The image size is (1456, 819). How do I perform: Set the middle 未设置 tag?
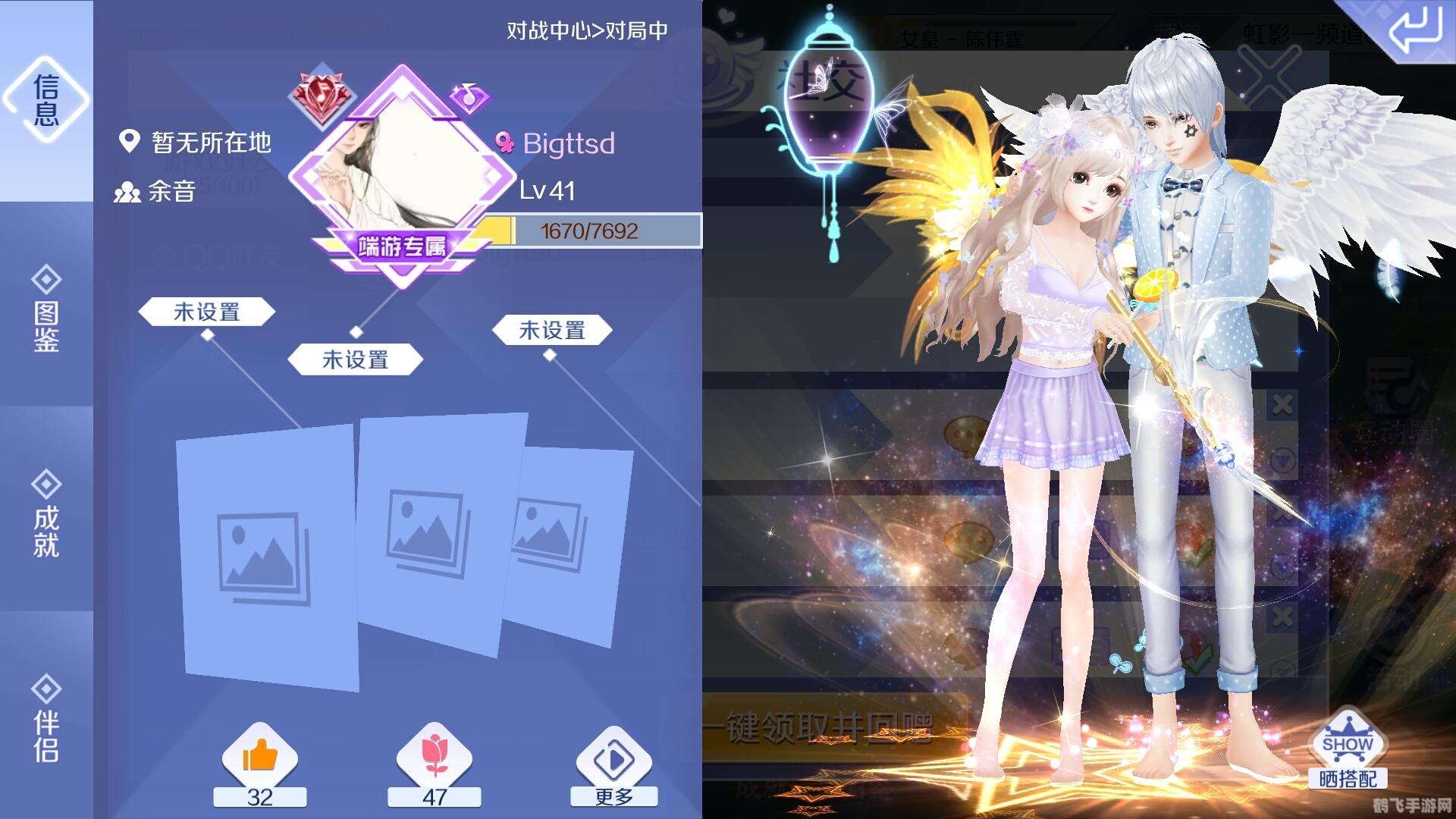coord(355,359)
